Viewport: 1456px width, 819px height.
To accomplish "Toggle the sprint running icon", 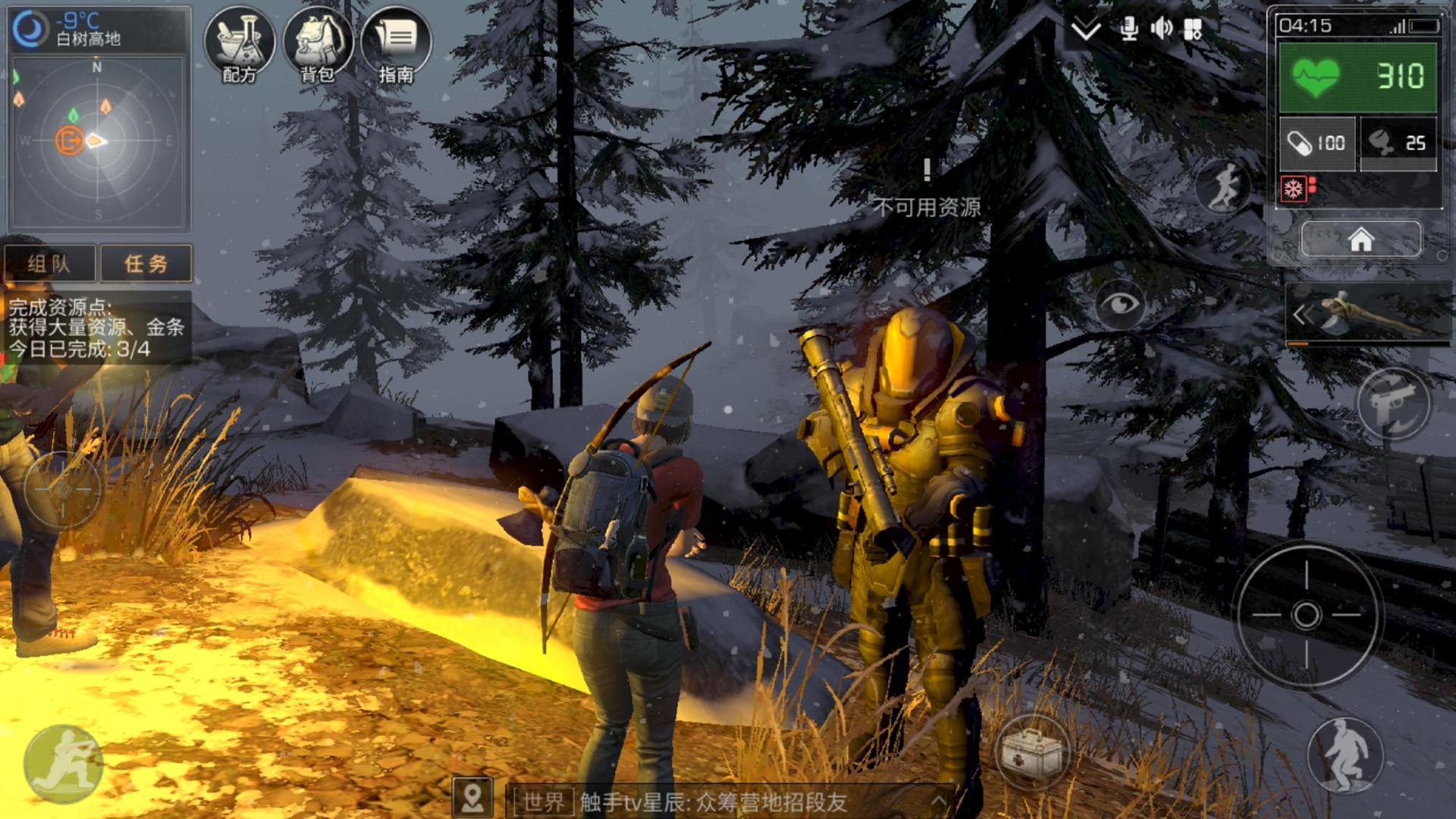I will pos(1223,186).
